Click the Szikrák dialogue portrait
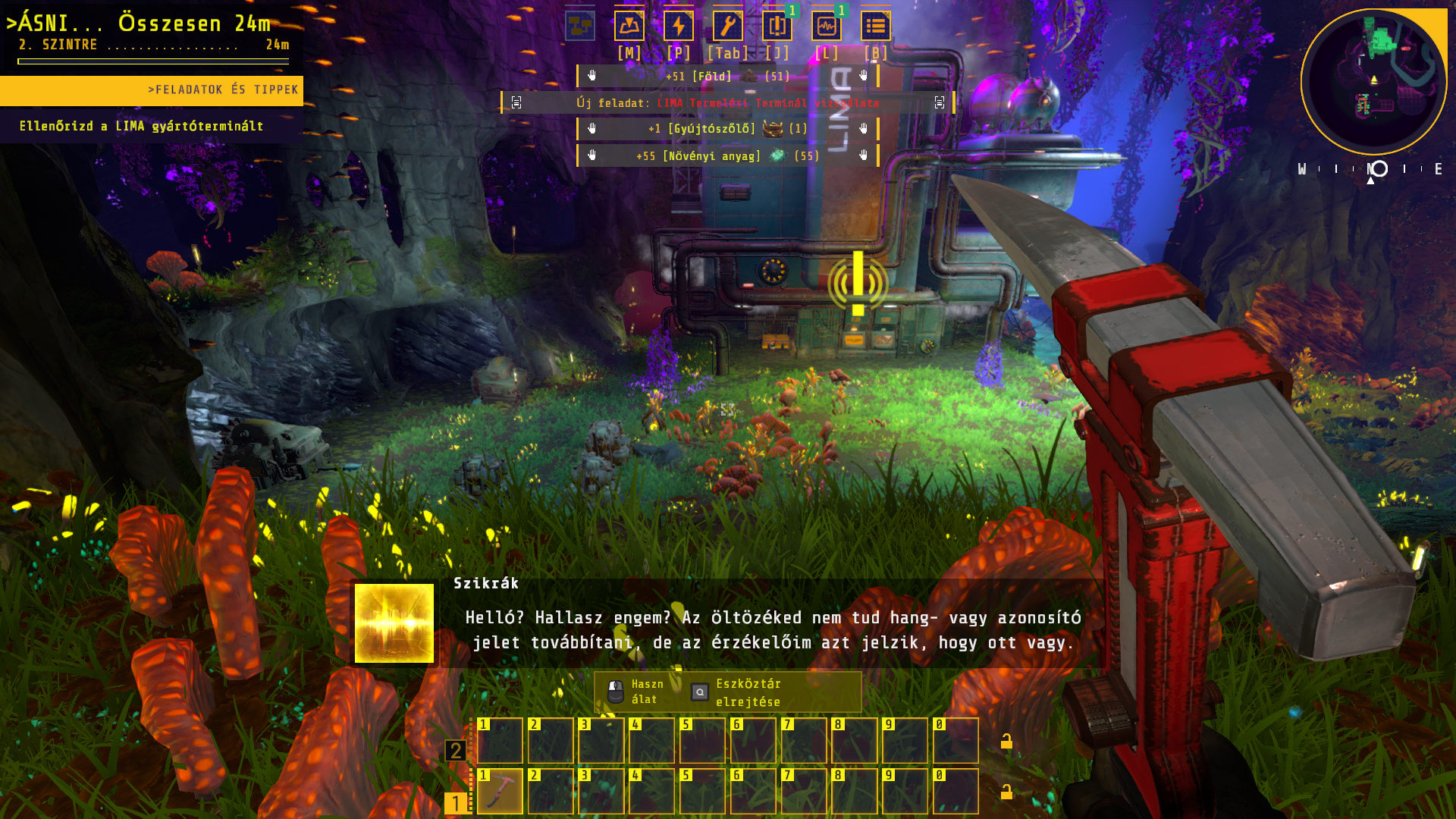The image size is (1456, 819). point(394,623)
